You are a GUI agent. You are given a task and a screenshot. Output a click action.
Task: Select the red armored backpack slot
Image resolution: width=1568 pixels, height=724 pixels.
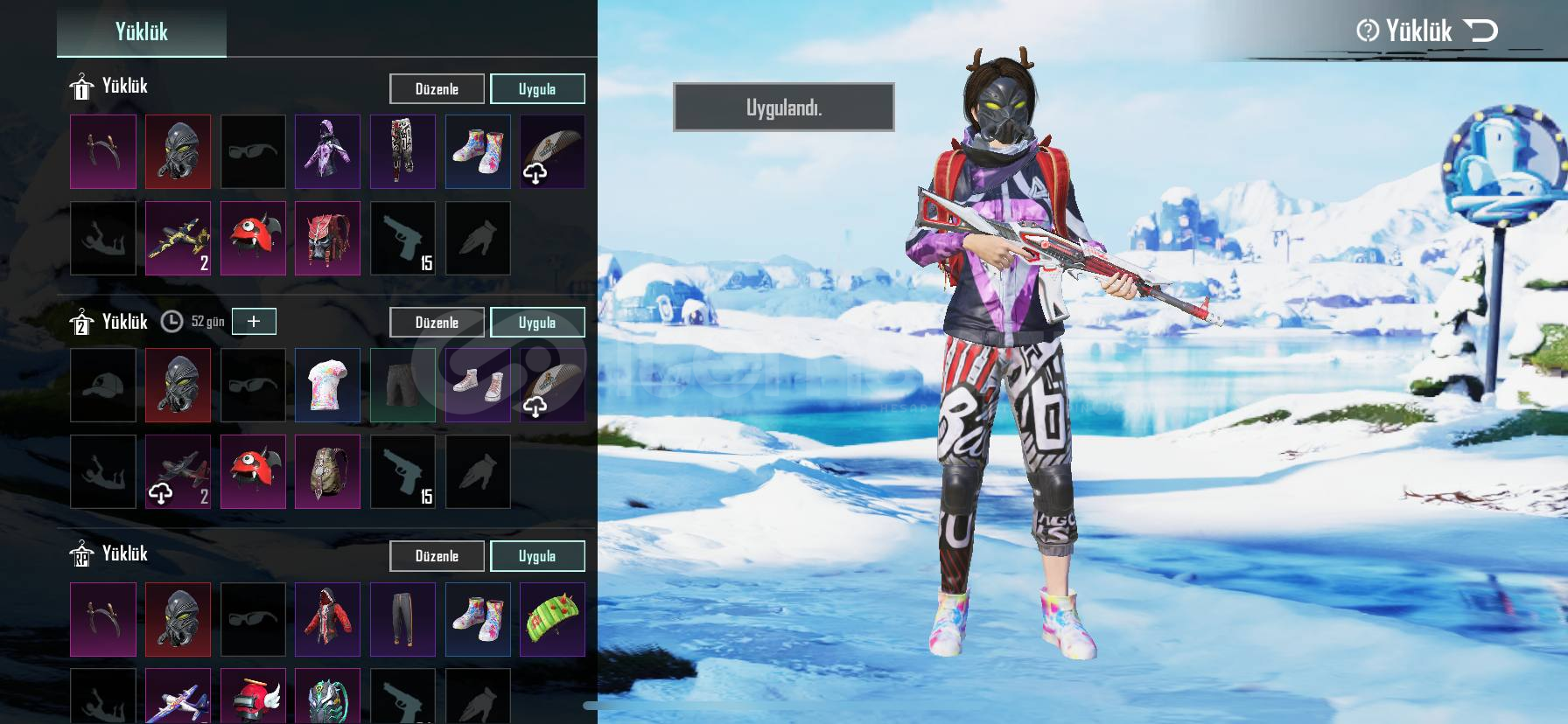click(327, 238)
